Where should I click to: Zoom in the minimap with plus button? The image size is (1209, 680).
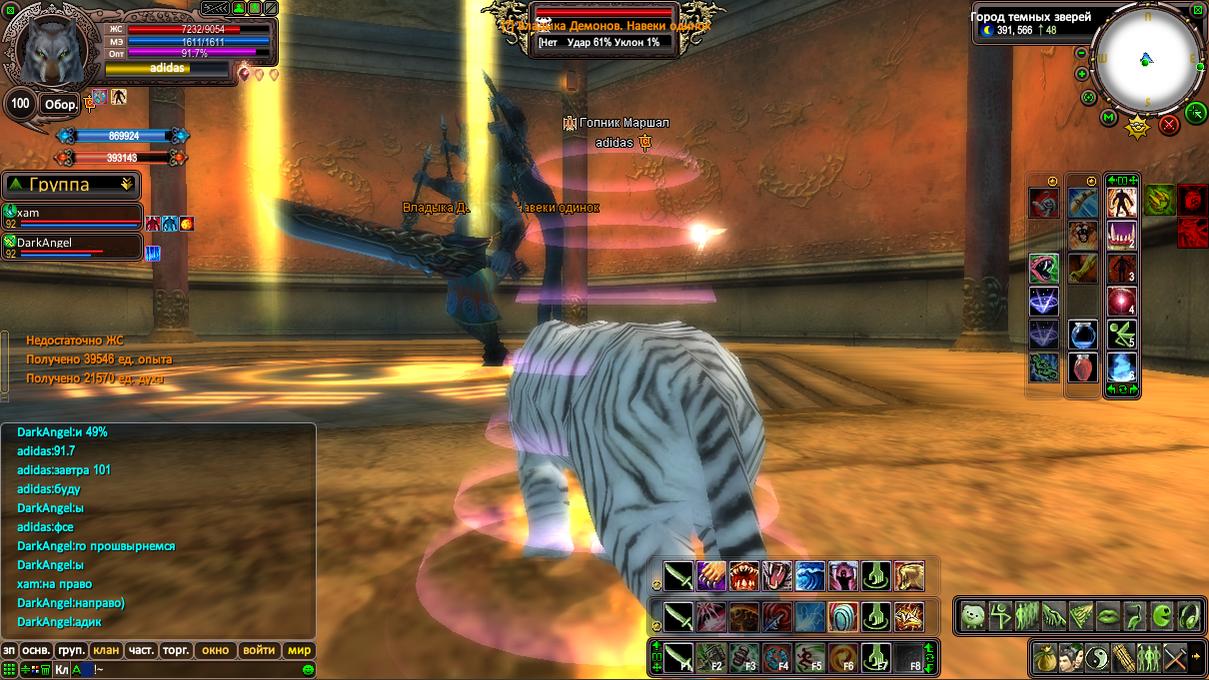[1082, 74]
